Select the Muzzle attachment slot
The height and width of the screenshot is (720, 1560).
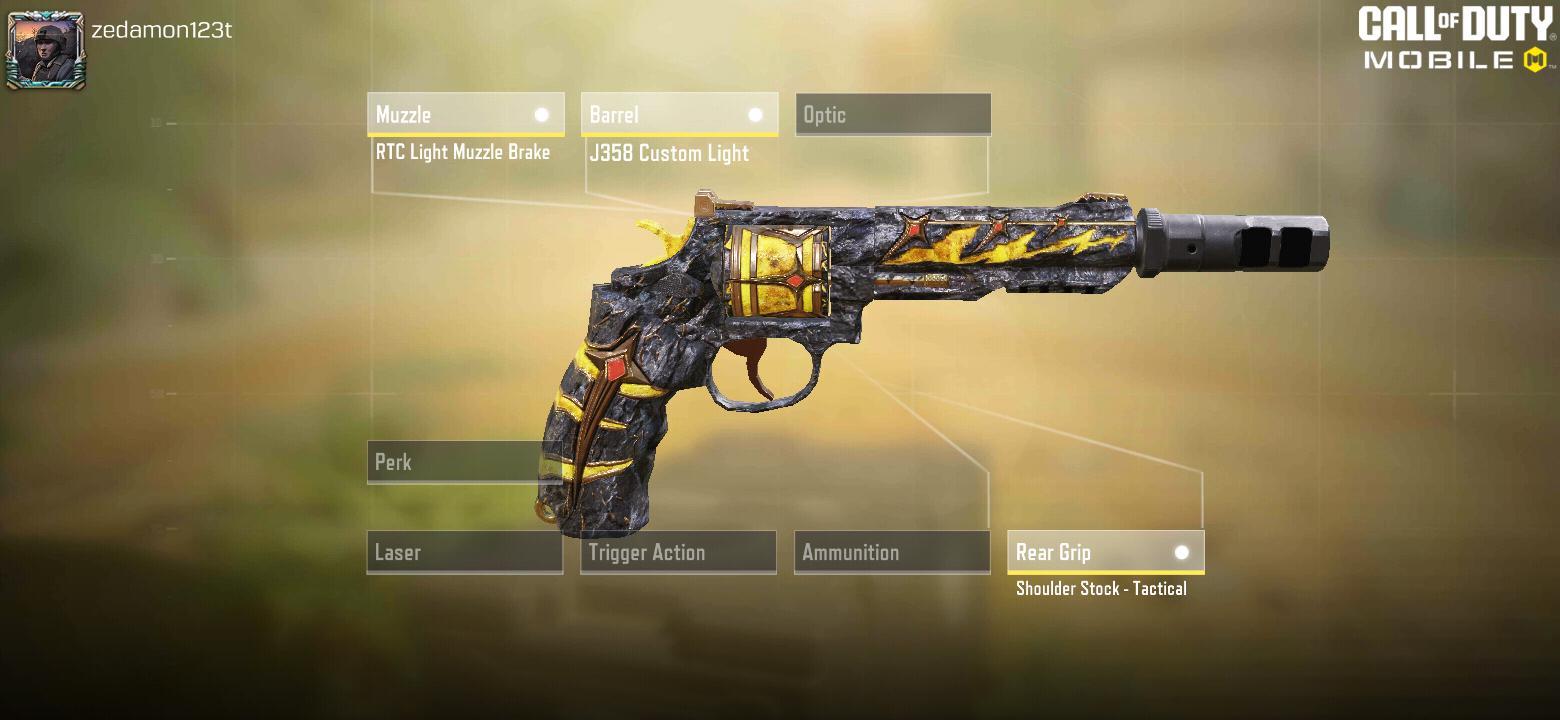pyautogui.click(x=465, y=114)
